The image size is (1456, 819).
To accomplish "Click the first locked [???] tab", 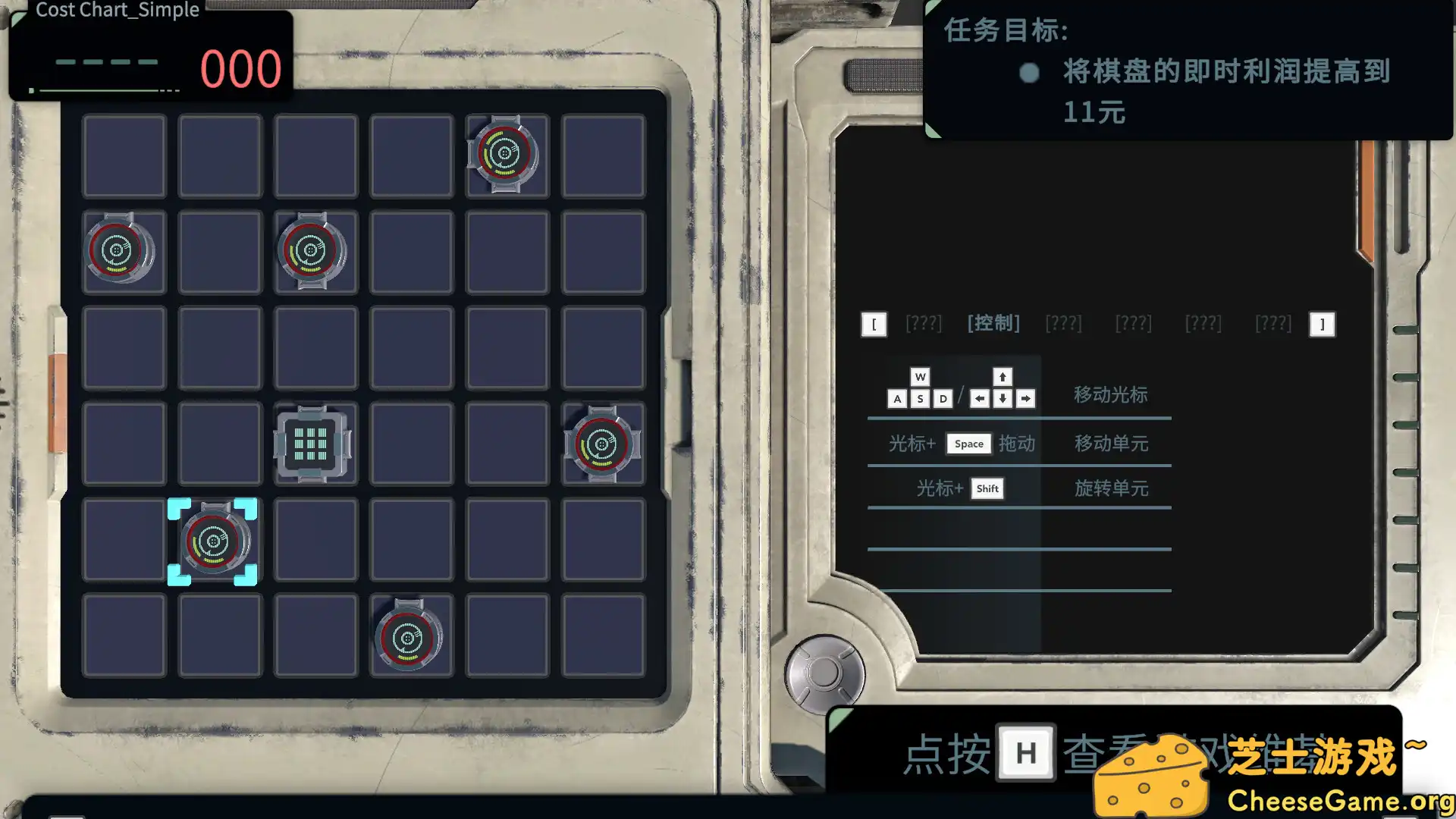I will click(924, 323).
